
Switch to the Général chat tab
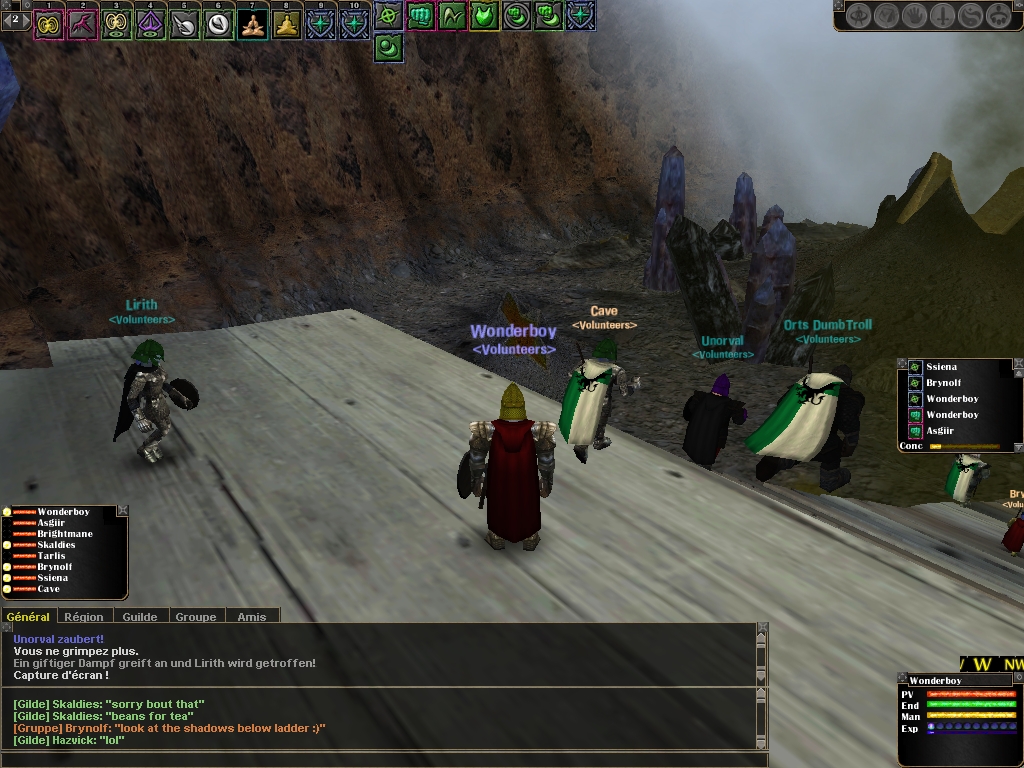pos(28,617)
